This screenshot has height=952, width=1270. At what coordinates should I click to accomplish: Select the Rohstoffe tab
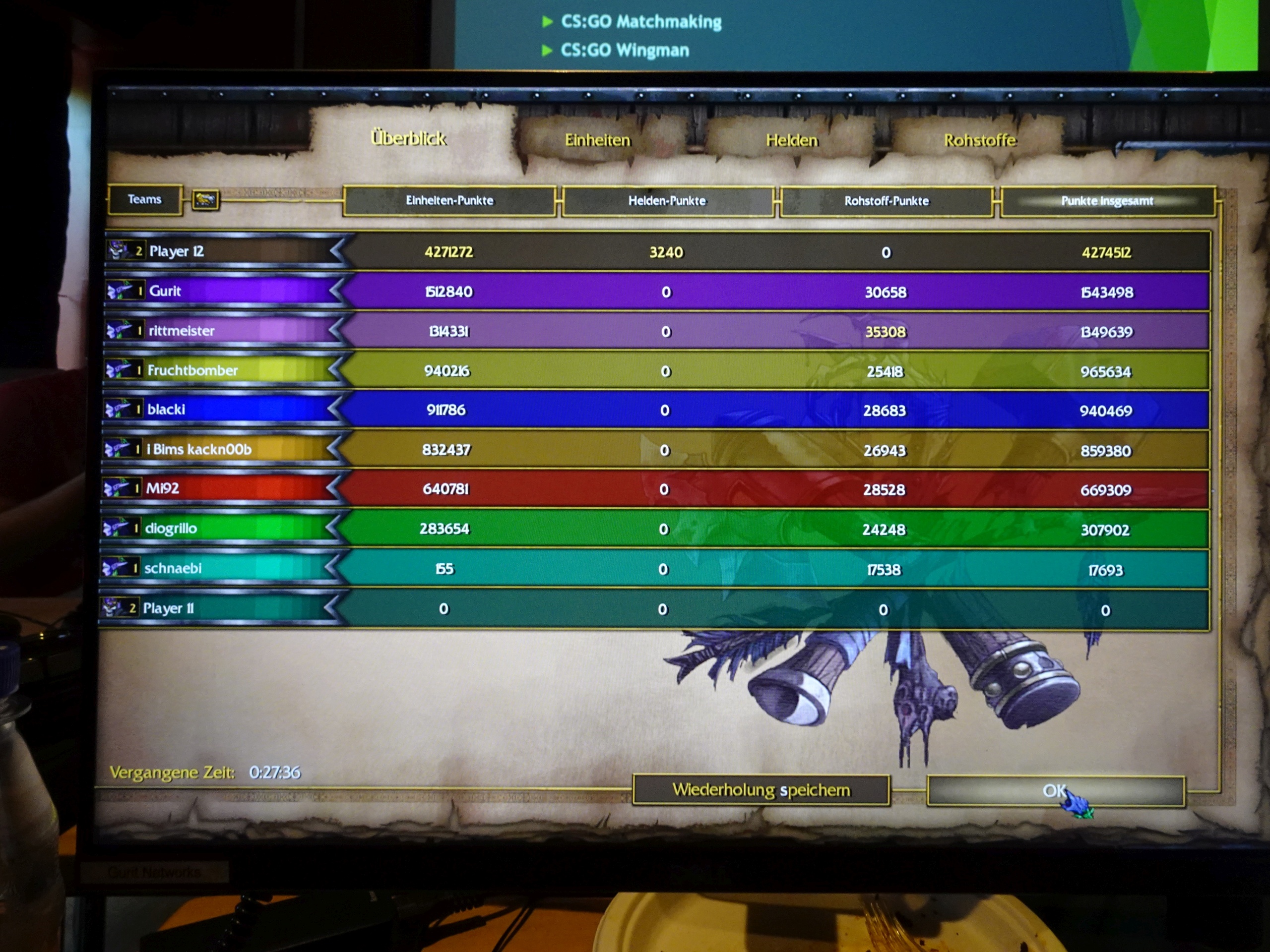click(x=979, y=140)
